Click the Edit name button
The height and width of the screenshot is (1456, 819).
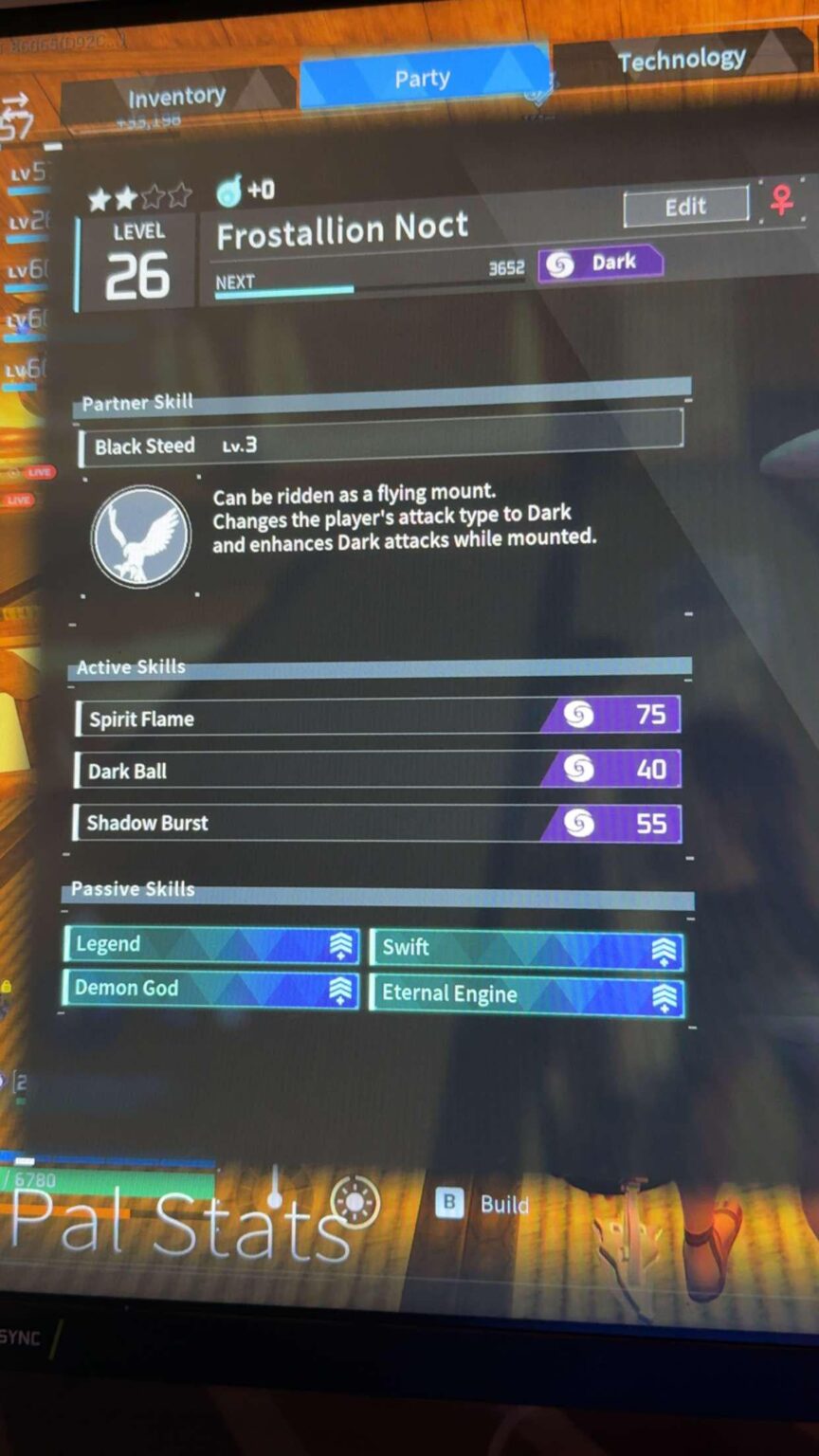pyautogui.click(x=685, y=207)
